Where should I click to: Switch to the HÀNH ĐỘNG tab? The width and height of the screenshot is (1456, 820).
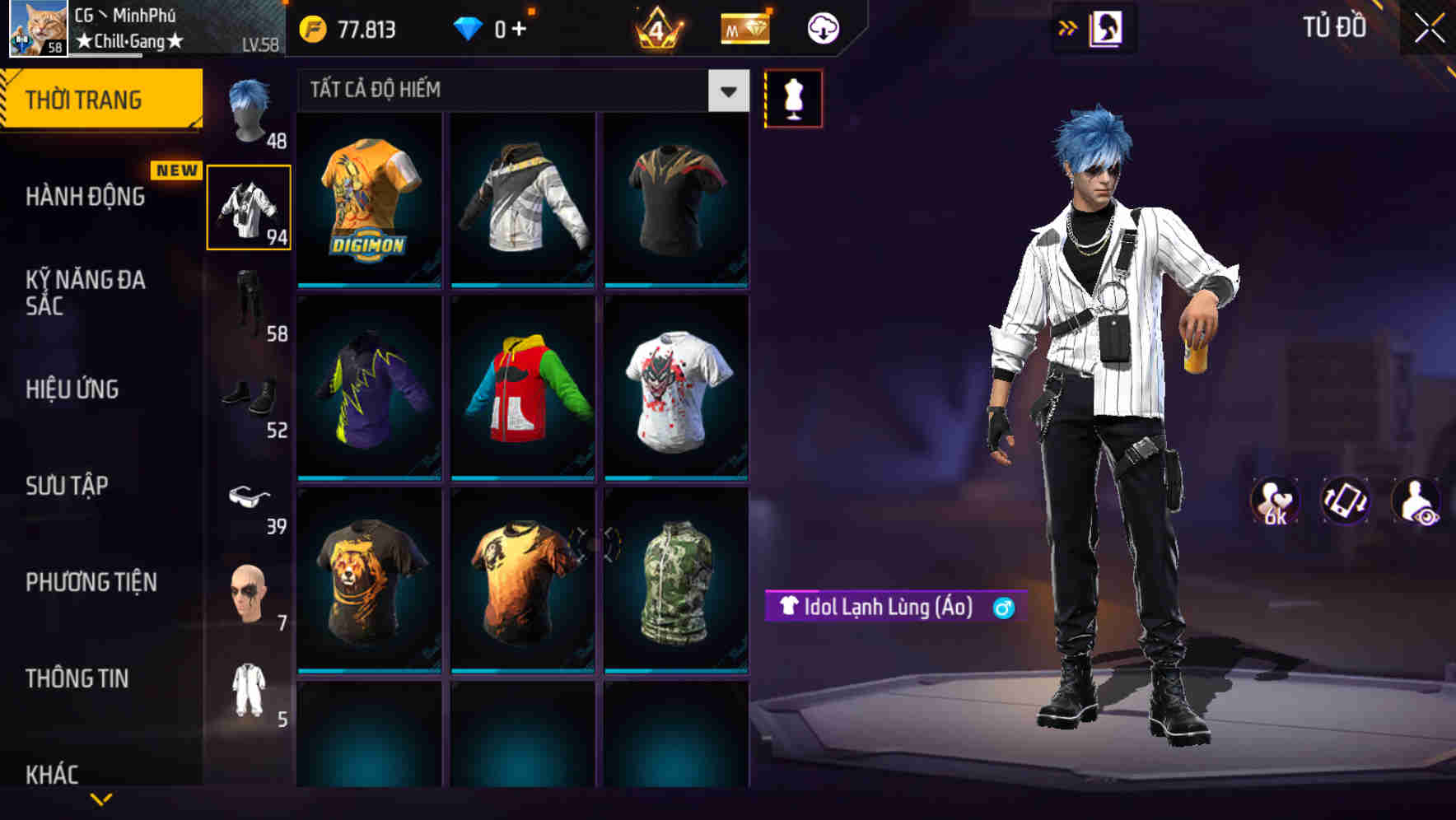click(x=86, y=198)
